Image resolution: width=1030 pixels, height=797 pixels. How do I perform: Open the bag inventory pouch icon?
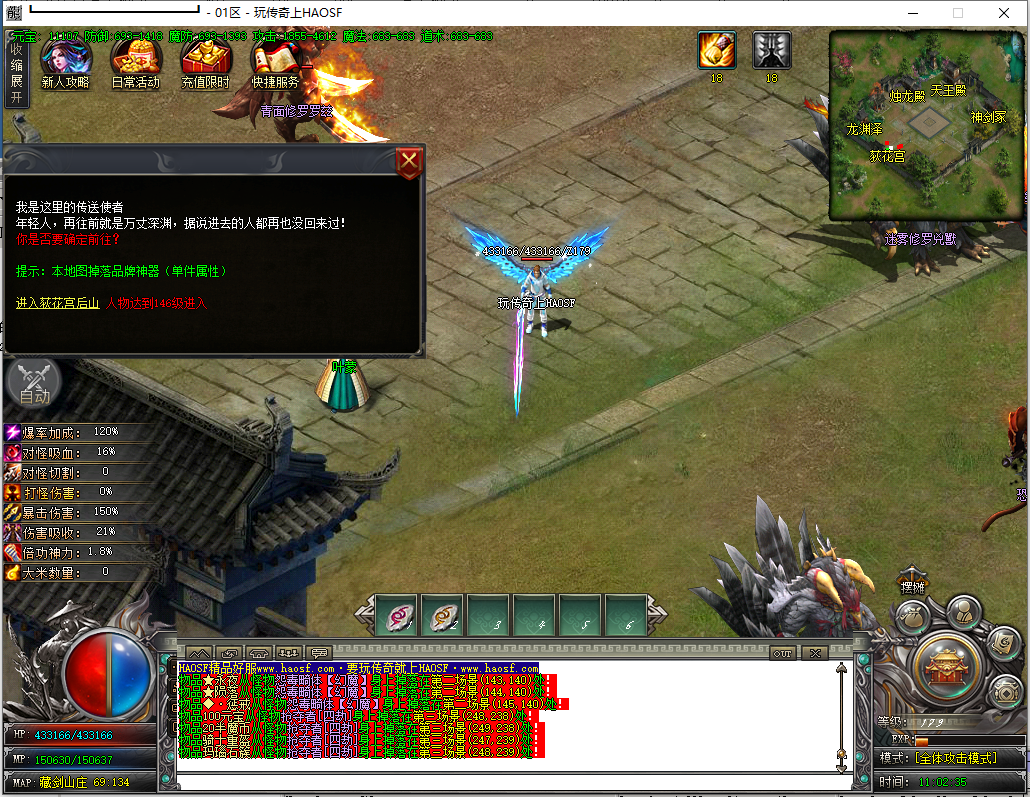(x=913, y=617)
